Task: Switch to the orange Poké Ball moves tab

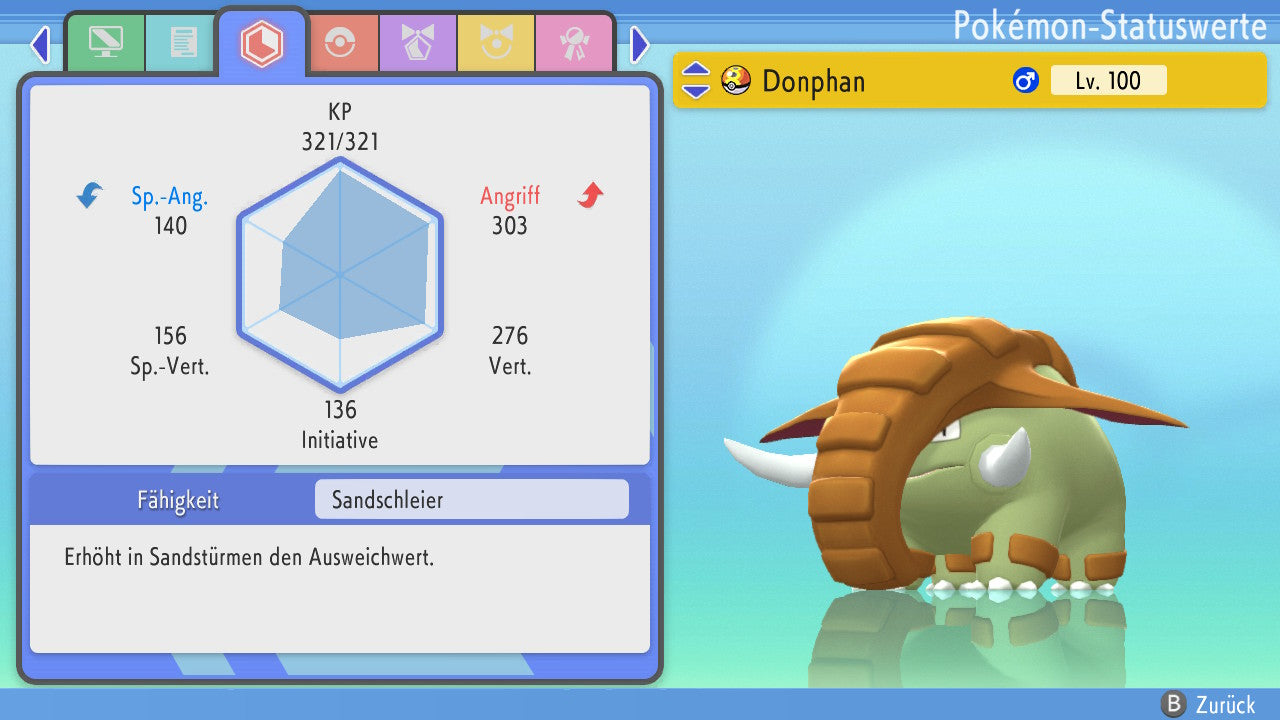Action: tap(339, 43)
